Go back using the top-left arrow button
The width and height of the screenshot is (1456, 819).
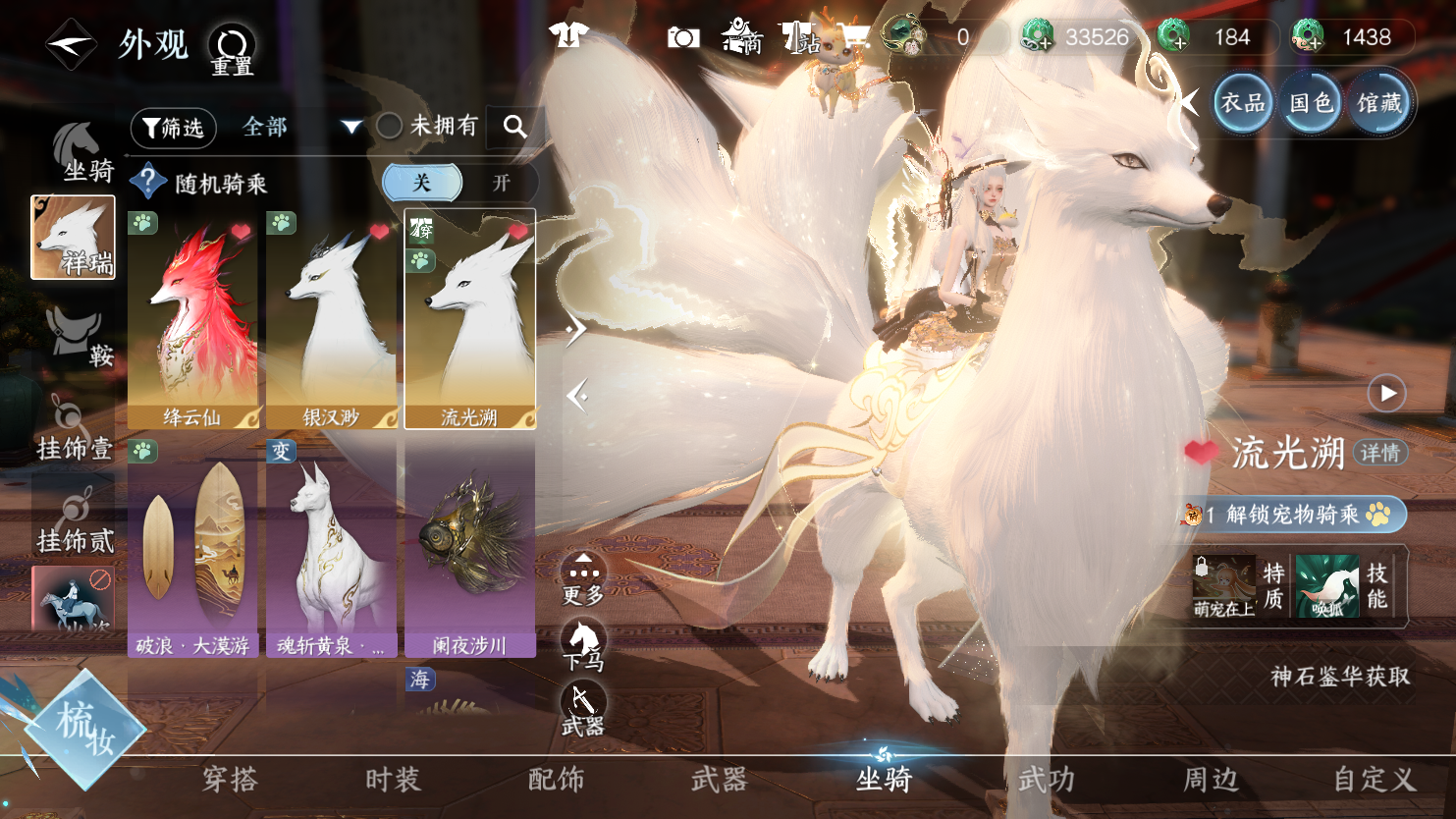pyautogui.click(x=71, y=44)
